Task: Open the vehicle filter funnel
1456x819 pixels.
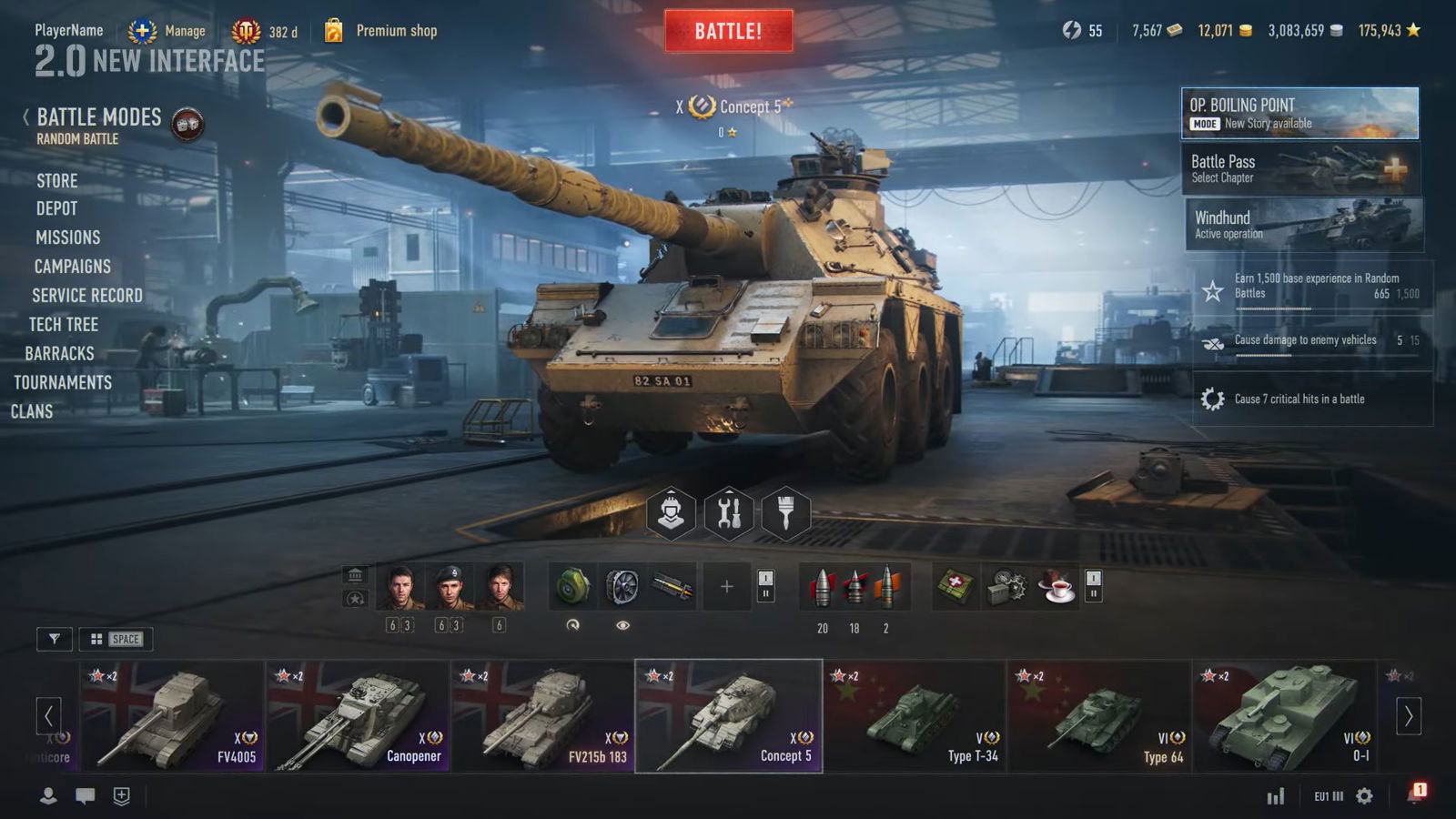Action: tap(55, 639)
